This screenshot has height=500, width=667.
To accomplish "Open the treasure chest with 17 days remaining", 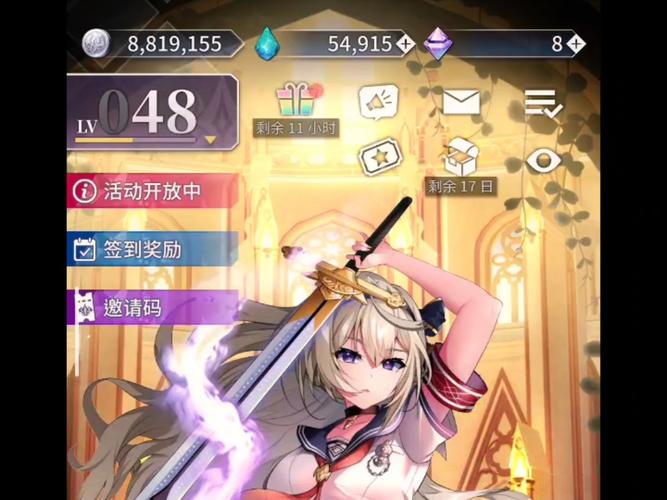I will click(x=460, y=157).
